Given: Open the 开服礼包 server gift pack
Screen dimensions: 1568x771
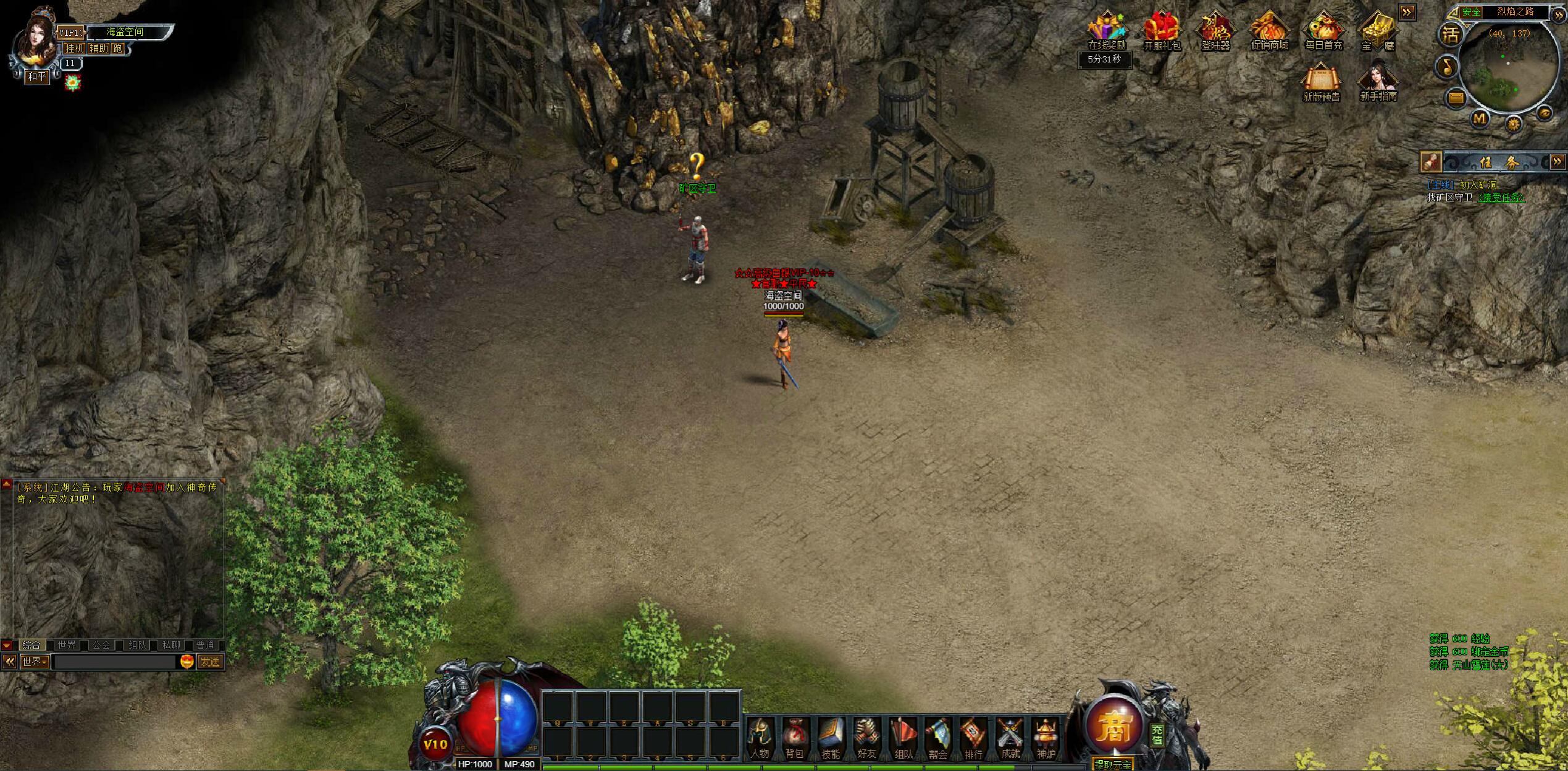Looking at the screenshot, I should pyautogui.click(x=1162, y=31).
